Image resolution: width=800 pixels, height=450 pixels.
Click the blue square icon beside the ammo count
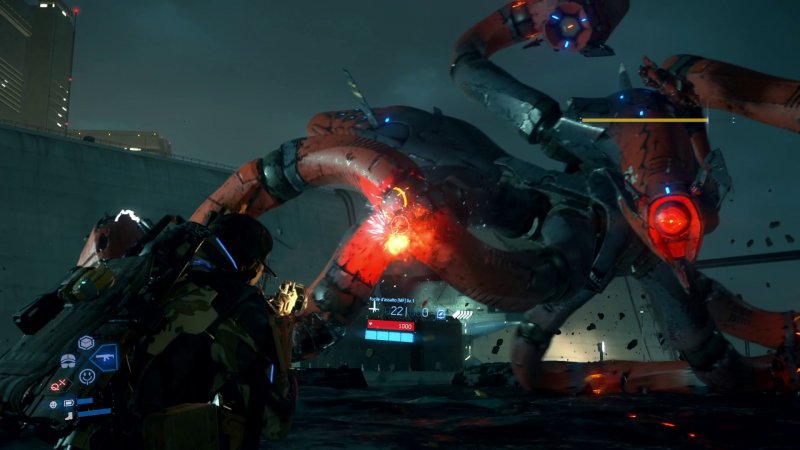click(x=440, y=312)
